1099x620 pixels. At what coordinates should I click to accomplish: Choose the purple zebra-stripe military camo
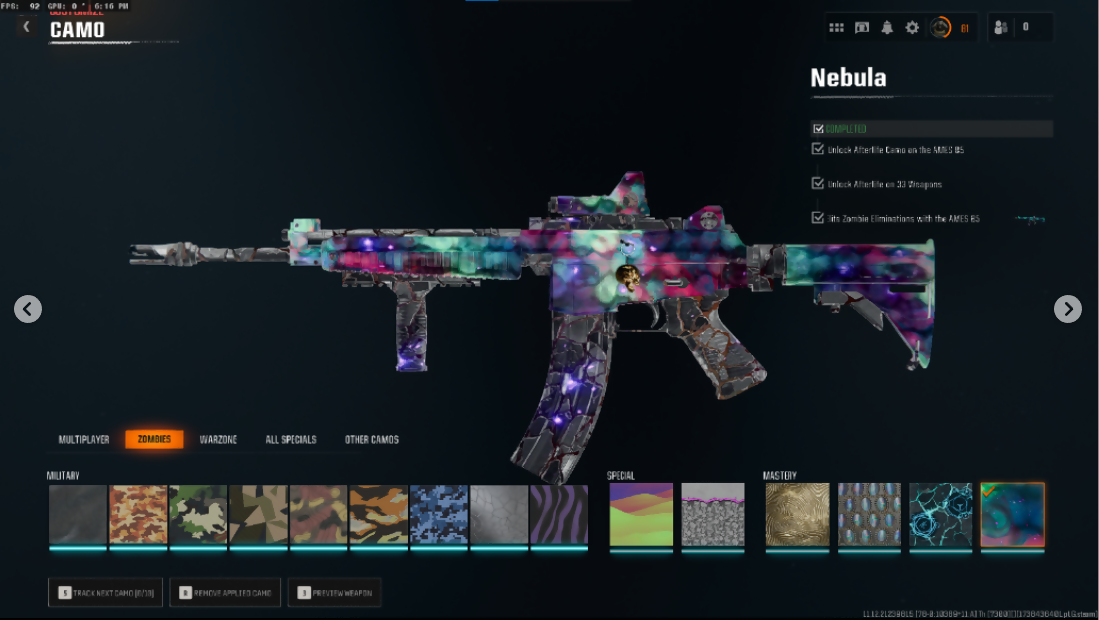559,515
